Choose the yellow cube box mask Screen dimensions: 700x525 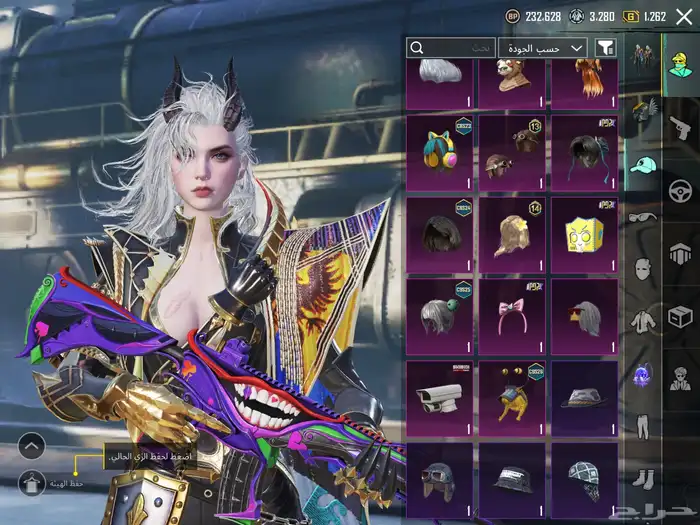584,234
